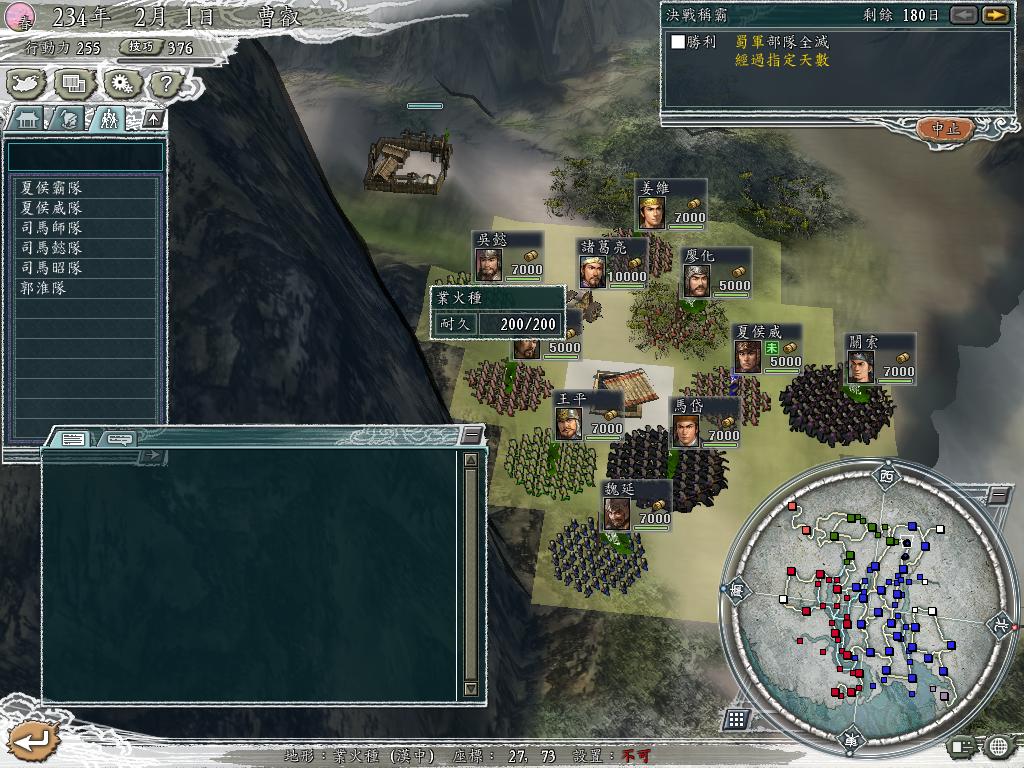Screen dimensions: 1024x768
Task: Select 司馬師隊 in the unit list
Action: point(52,228)
